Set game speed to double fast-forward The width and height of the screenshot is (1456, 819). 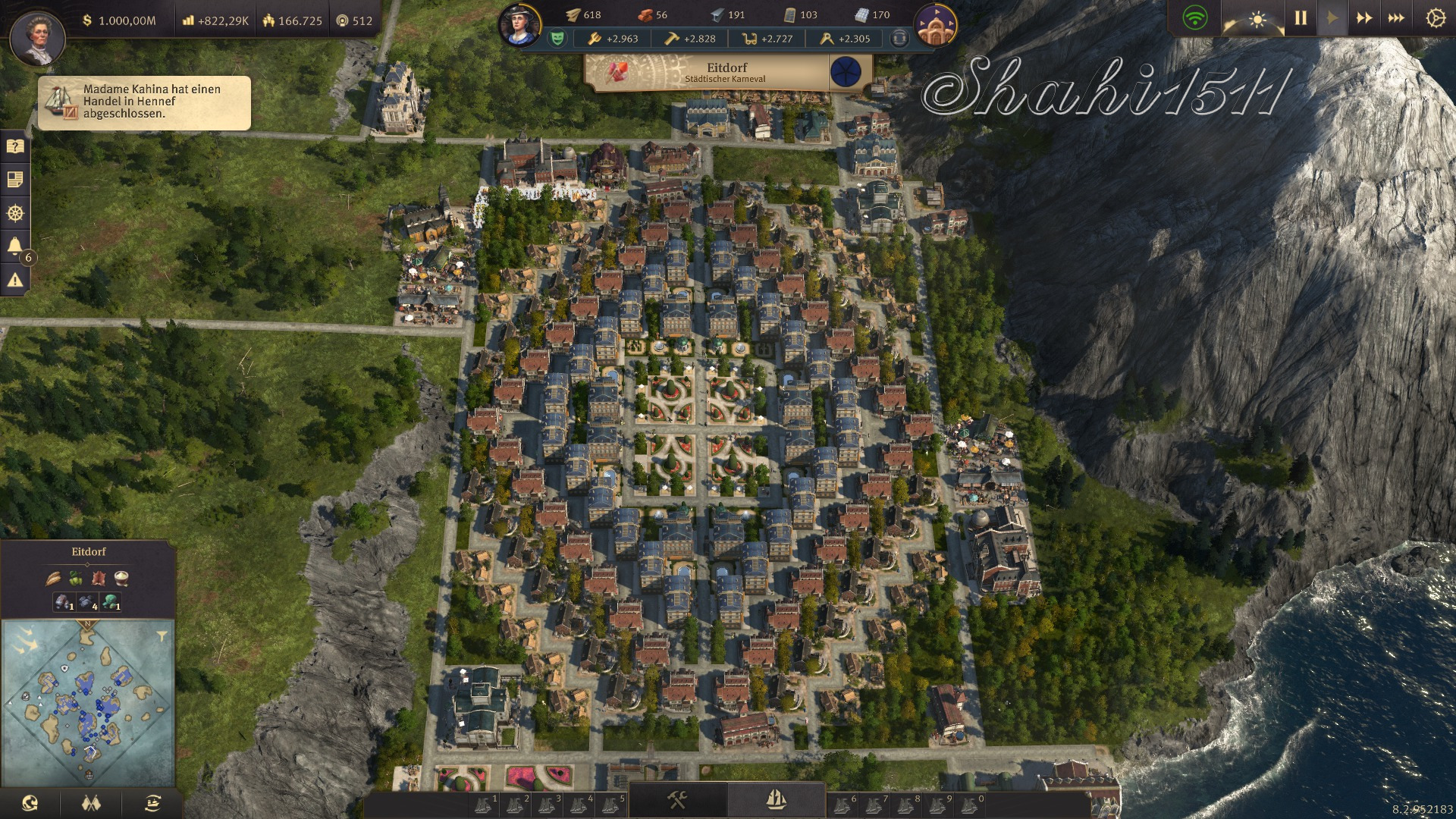pos(1363,18)
